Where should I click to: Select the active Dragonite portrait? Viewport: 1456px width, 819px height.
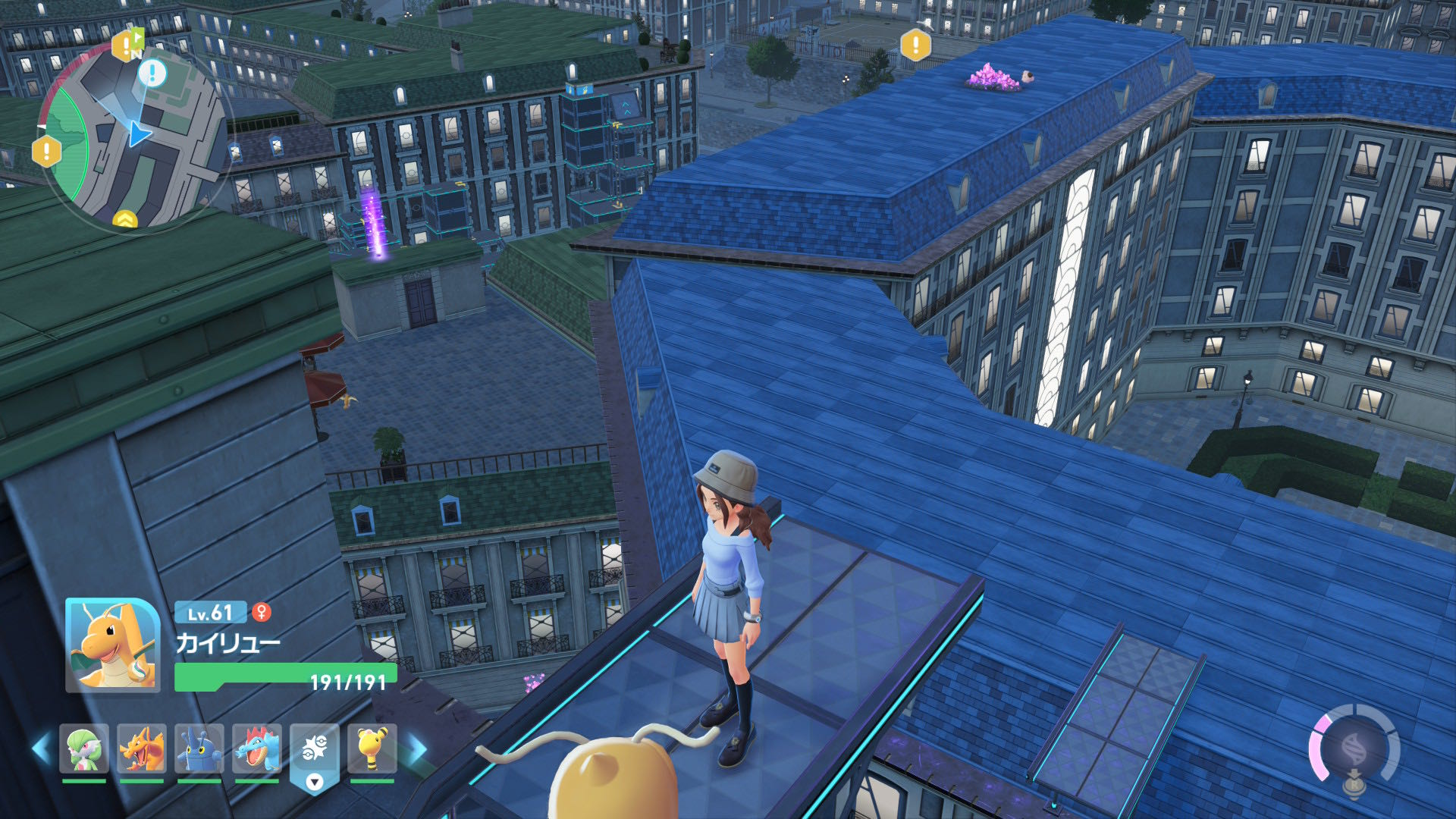pyautogui.click(x=113, y=645)
